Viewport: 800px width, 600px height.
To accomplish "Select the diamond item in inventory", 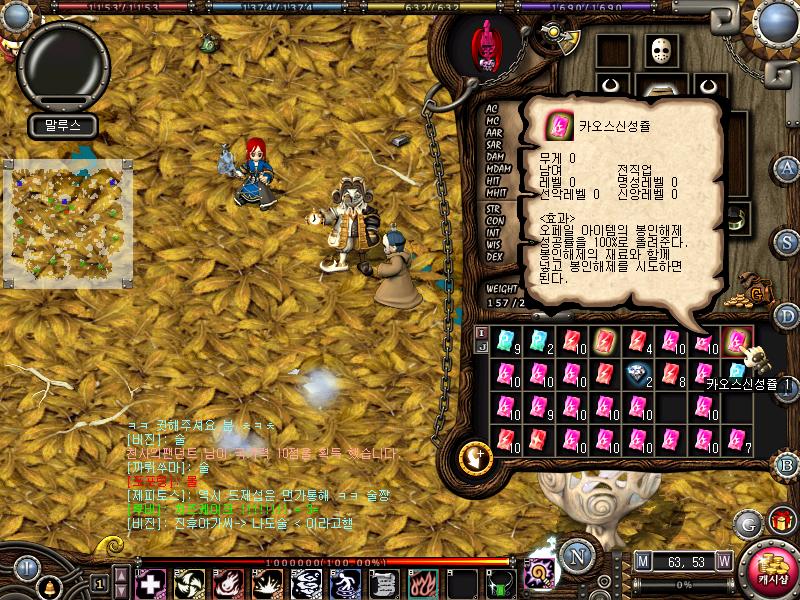I will point(641,374).
